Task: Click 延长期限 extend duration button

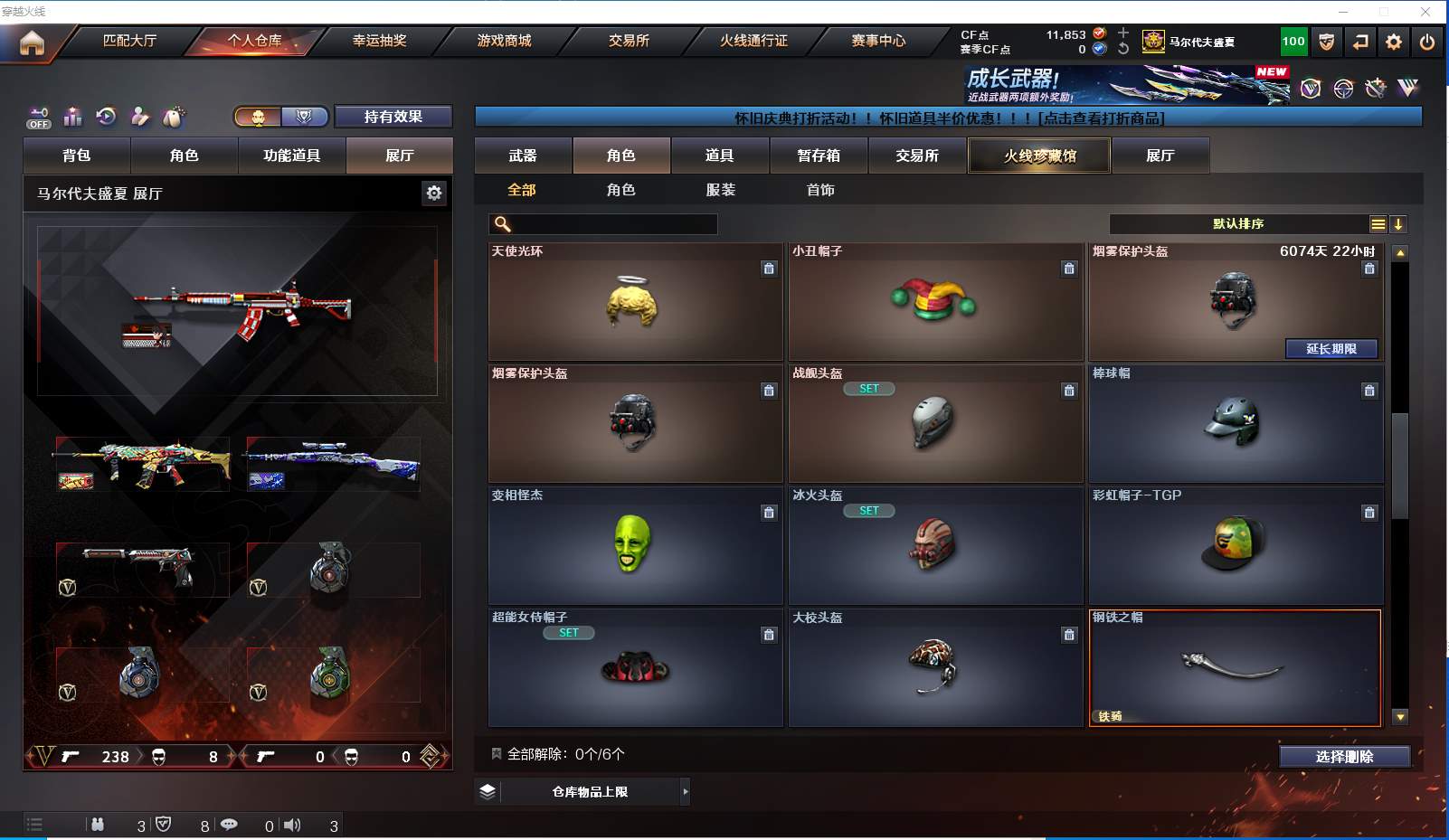Action: pos(1331,349)
